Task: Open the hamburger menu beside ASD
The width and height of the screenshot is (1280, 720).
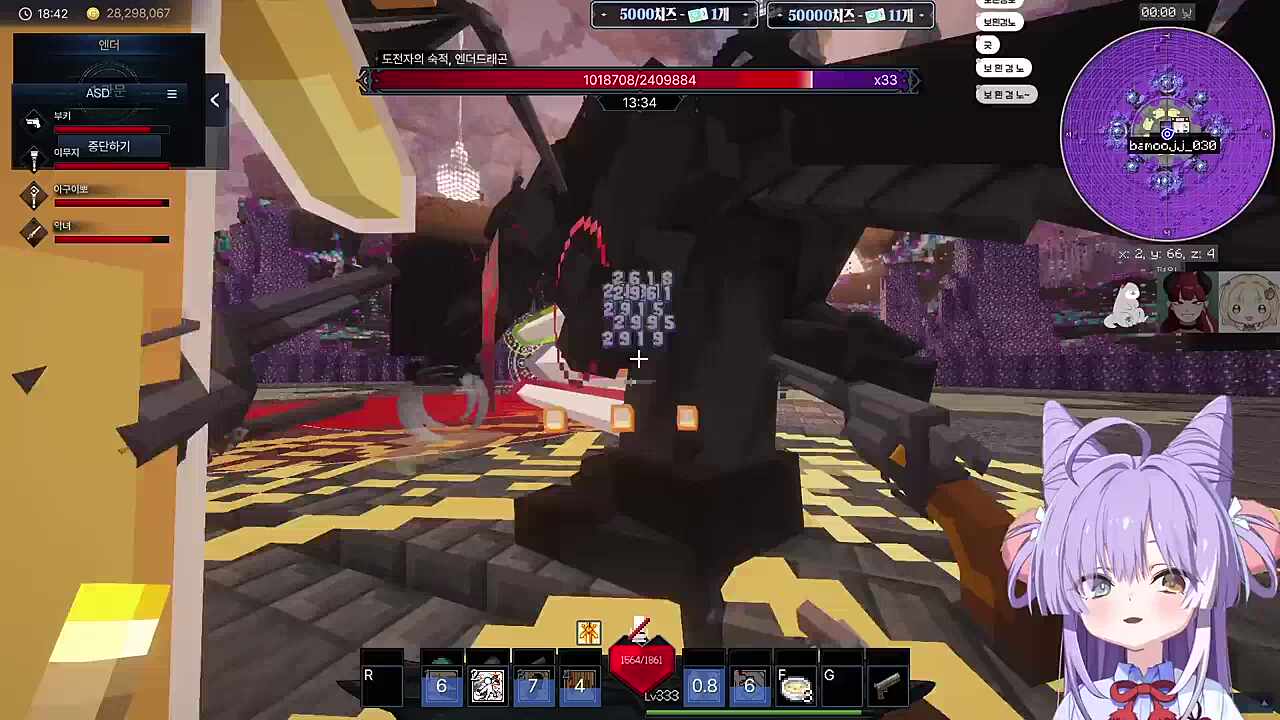Action: [x=172, y=94]
